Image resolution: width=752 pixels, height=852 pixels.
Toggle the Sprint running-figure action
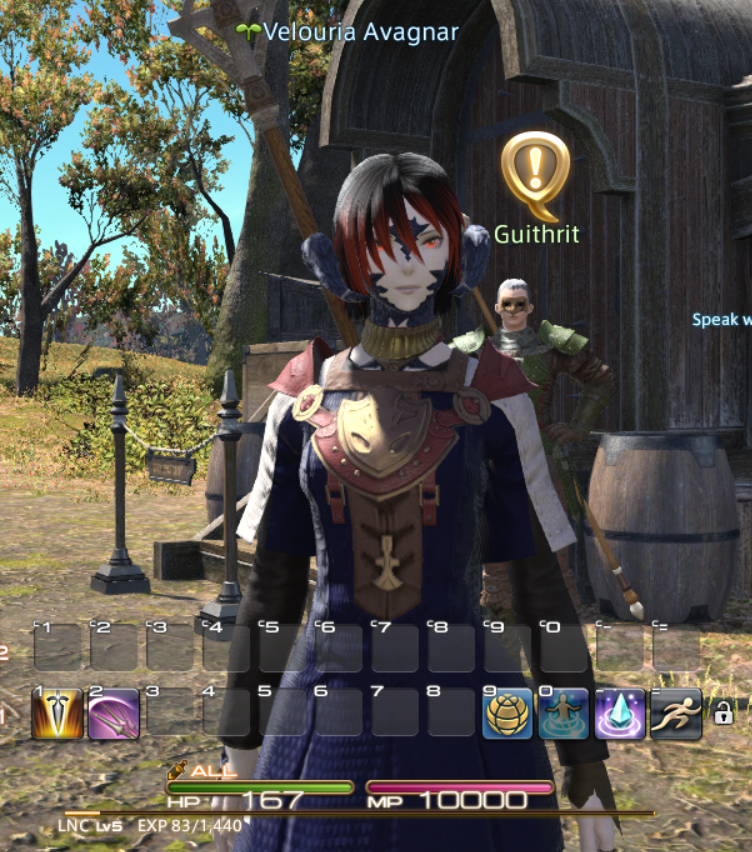pos(676,713)
